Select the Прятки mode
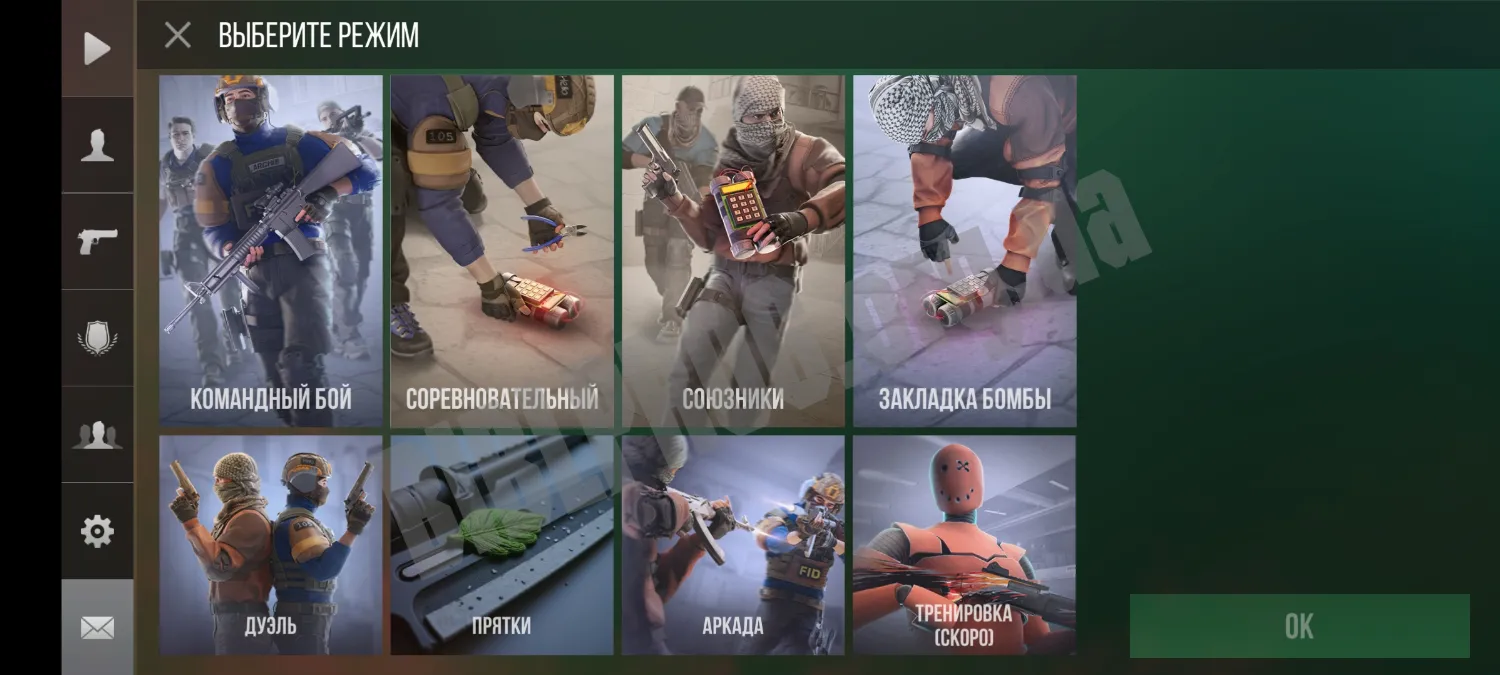 click(x=502, y=545)
